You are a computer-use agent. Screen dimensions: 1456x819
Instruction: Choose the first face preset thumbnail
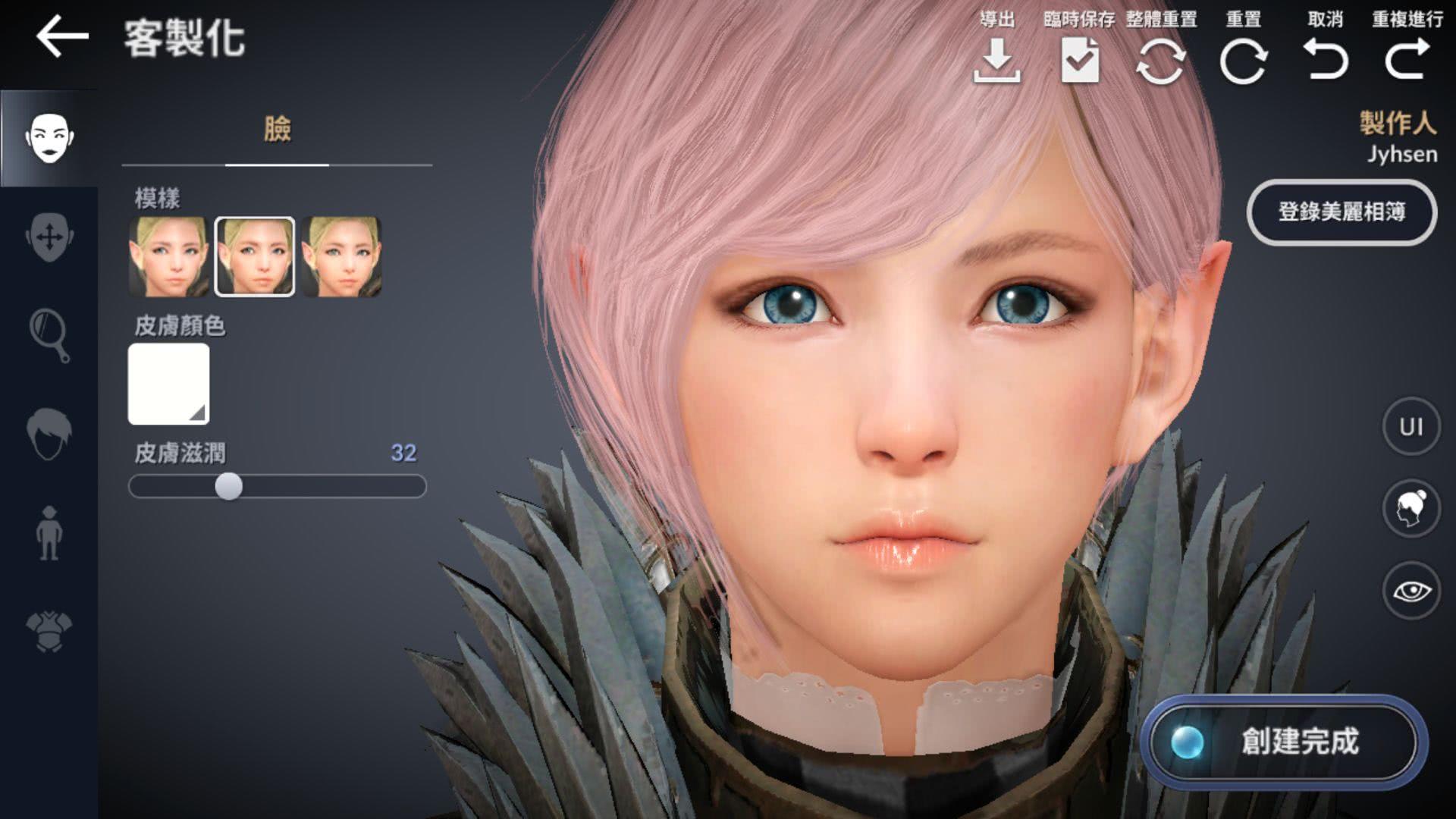168,256
